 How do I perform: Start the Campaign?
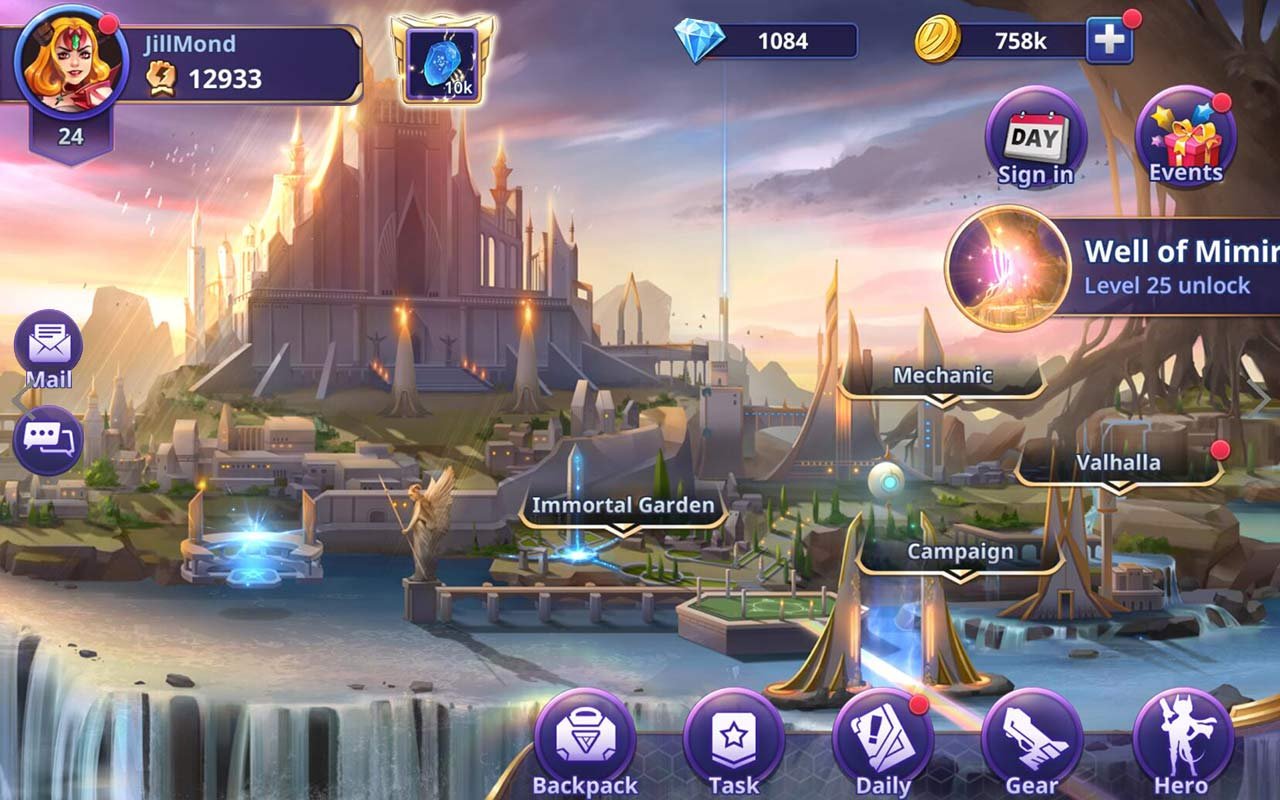960,552
